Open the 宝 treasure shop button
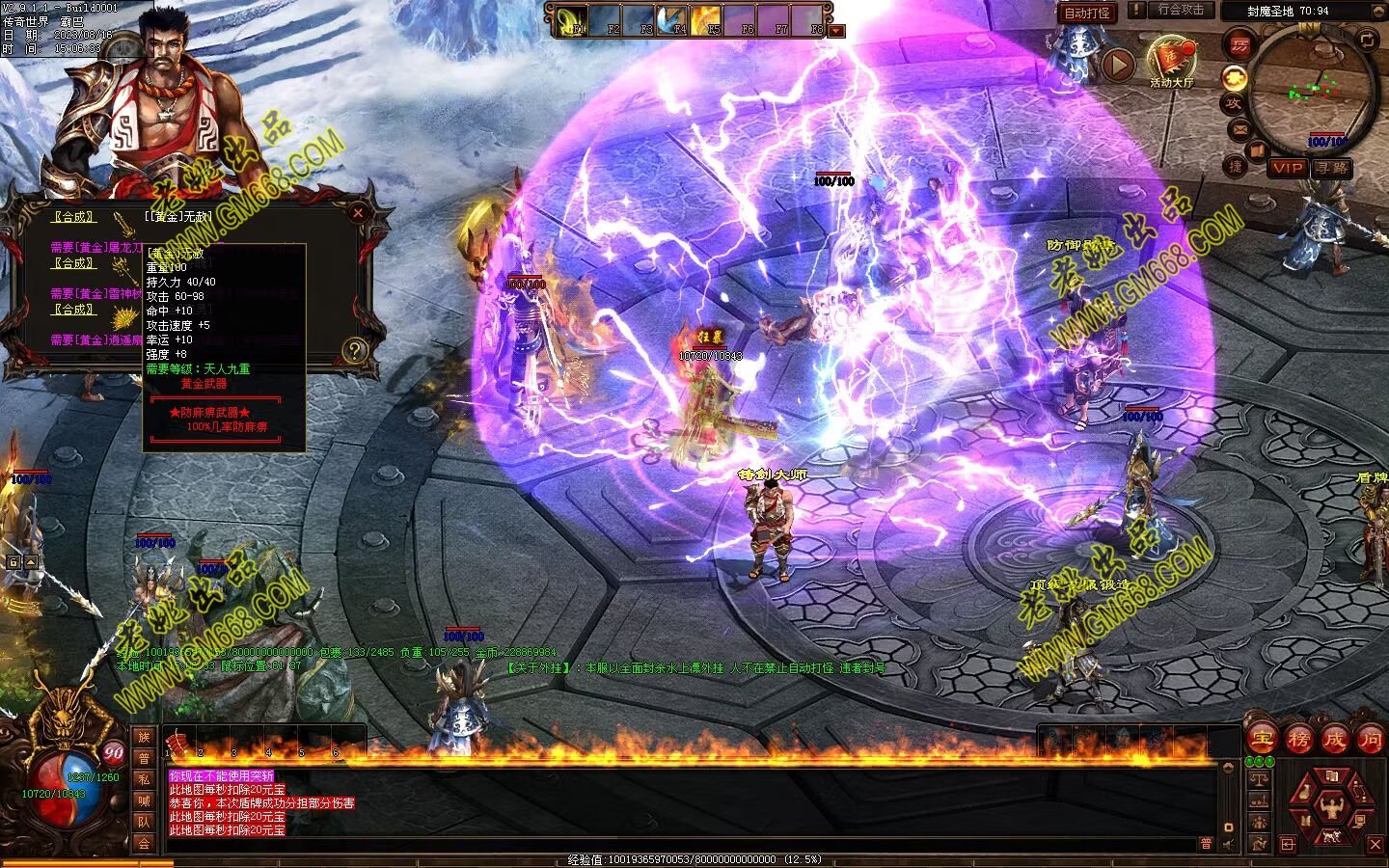1389x868 pixels. (x=1262, y=739)
